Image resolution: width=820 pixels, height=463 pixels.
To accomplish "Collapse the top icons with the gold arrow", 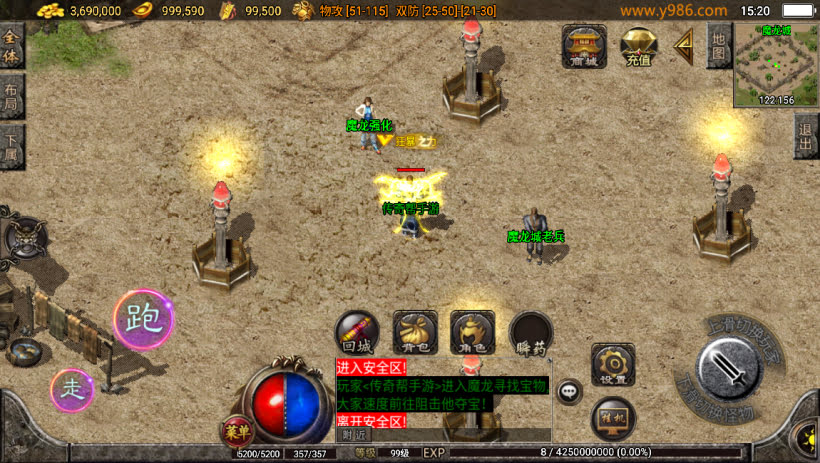I will tap(685, 43).
